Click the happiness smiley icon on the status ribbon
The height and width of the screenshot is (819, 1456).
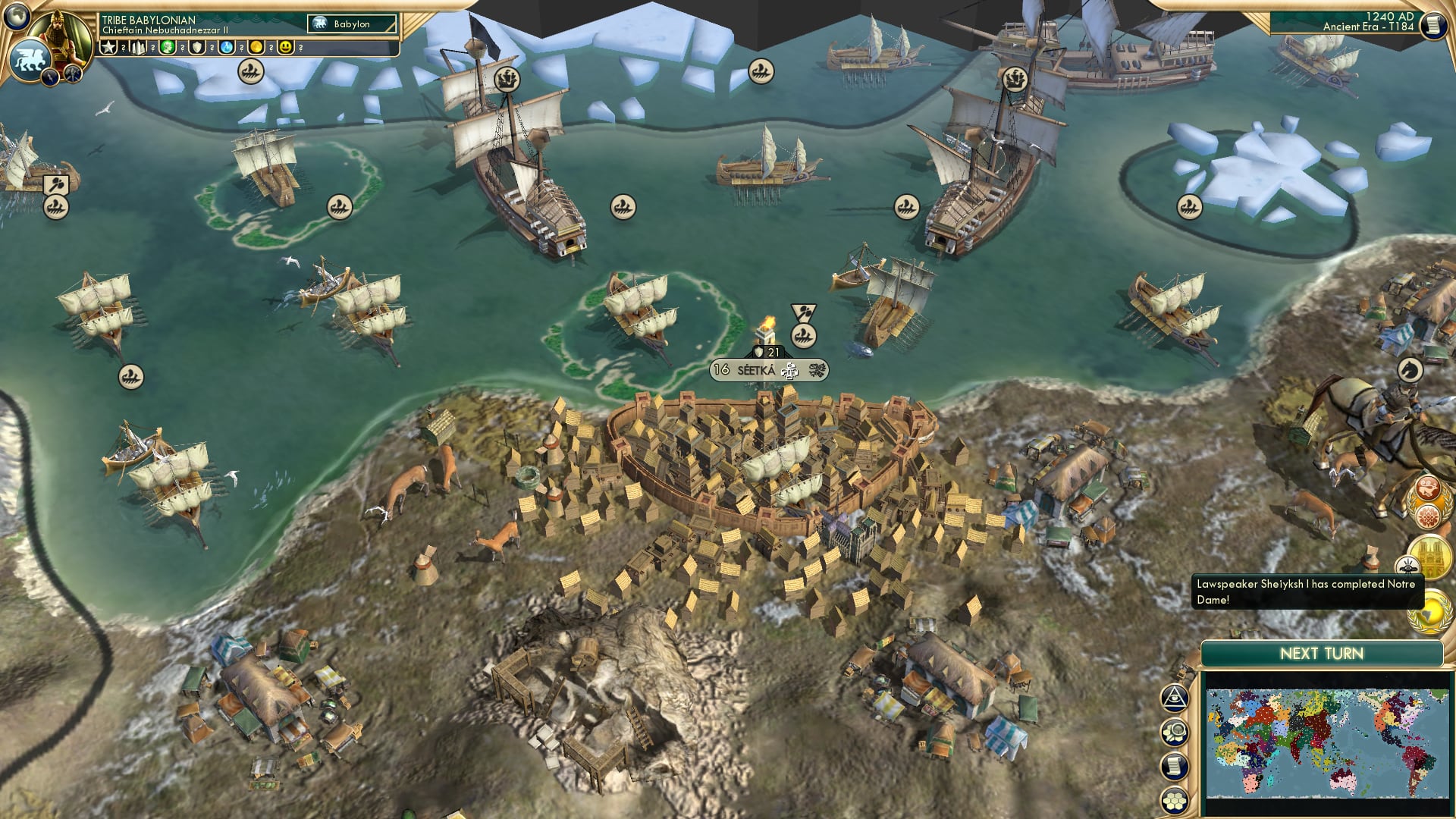(x=287, y=47)
